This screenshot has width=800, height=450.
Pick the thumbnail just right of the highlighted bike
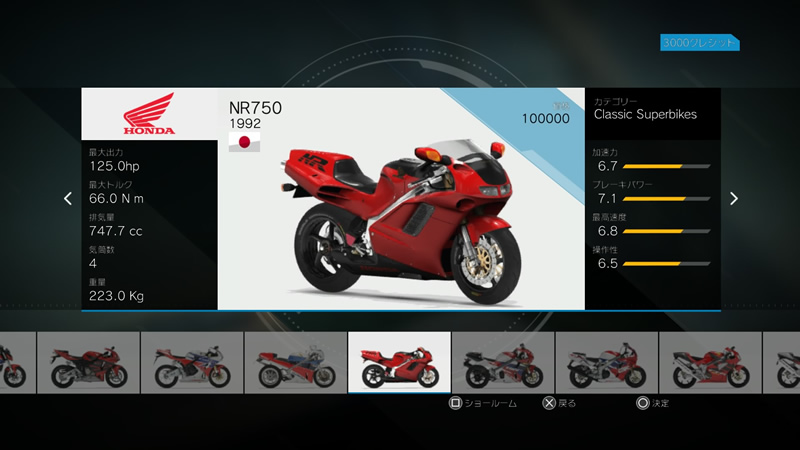point(503,362)
